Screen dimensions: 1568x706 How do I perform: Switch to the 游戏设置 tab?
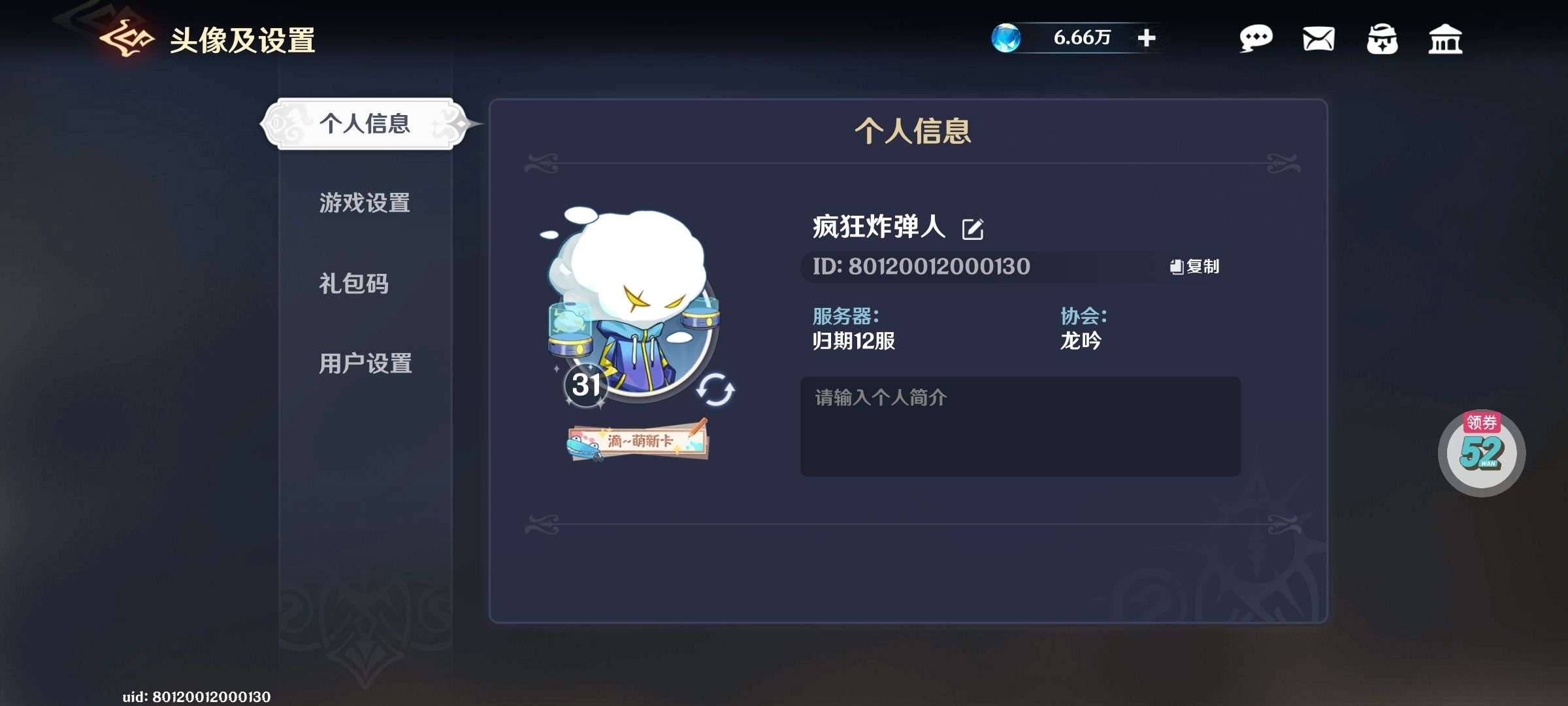pos(364,204)
